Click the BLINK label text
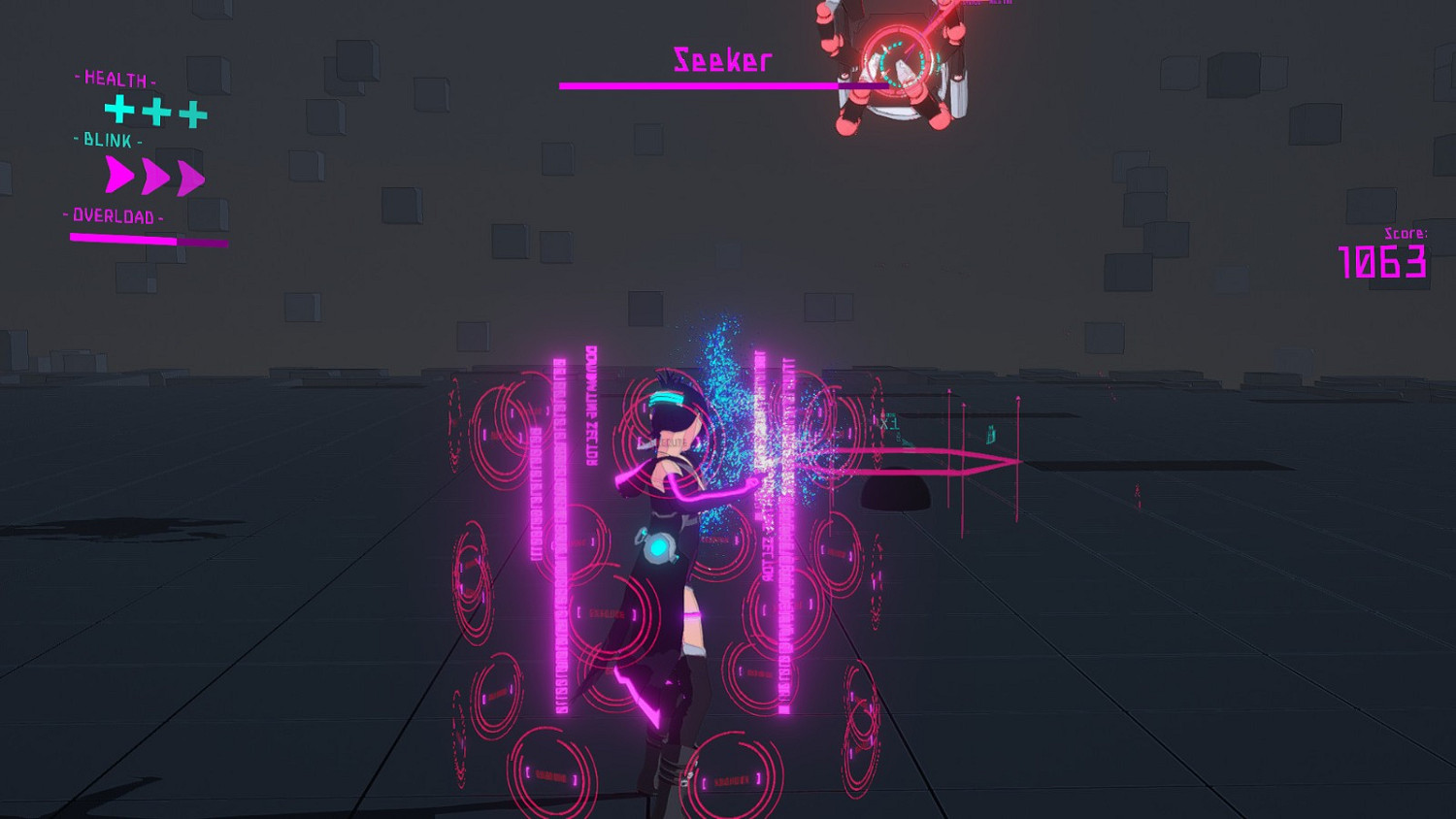 click(105, 142)
